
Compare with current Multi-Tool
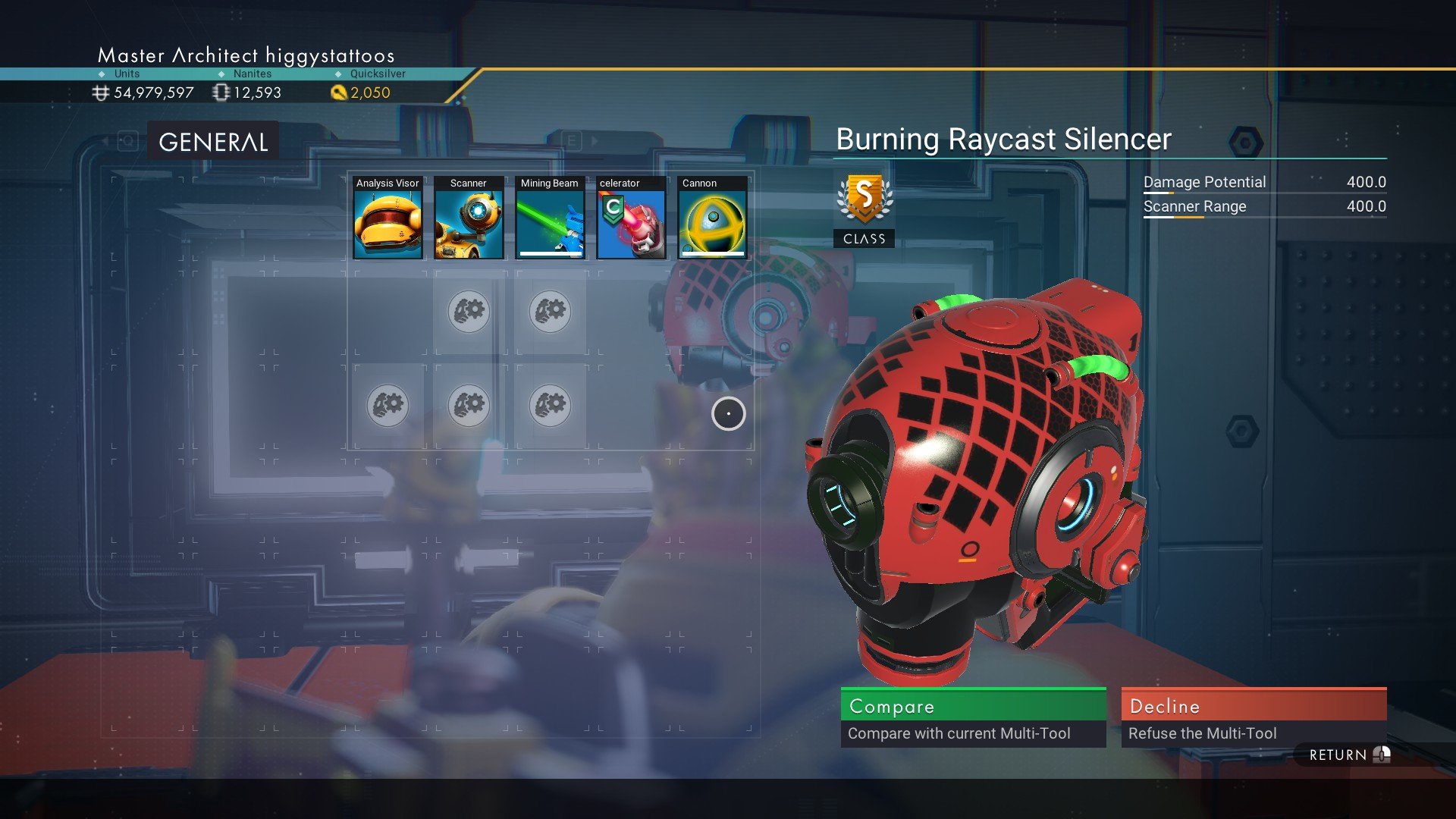pyautogui.click(x=973, y=717)
